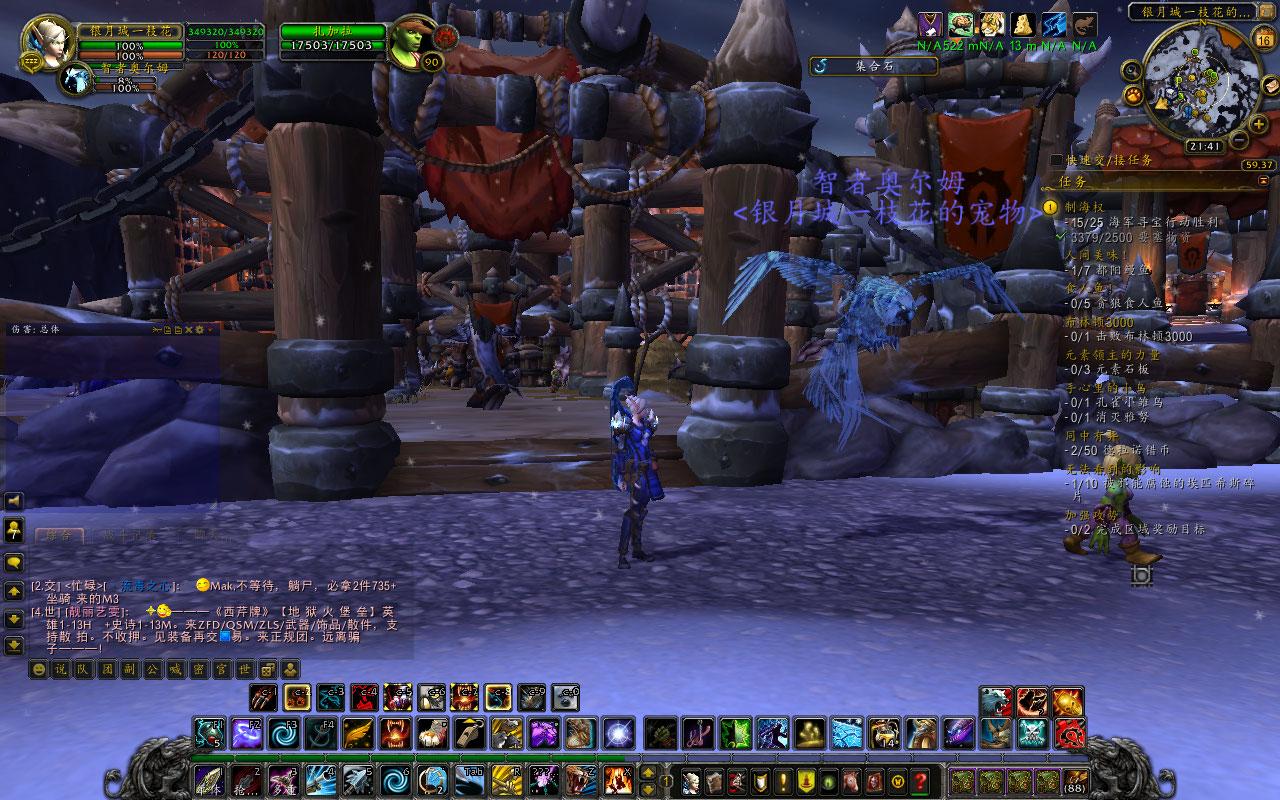Collapse the 任务 quest tracker header
The width and height of the screenshot is (1280, 800).
pyautogui.click(x=1264, y=181)
